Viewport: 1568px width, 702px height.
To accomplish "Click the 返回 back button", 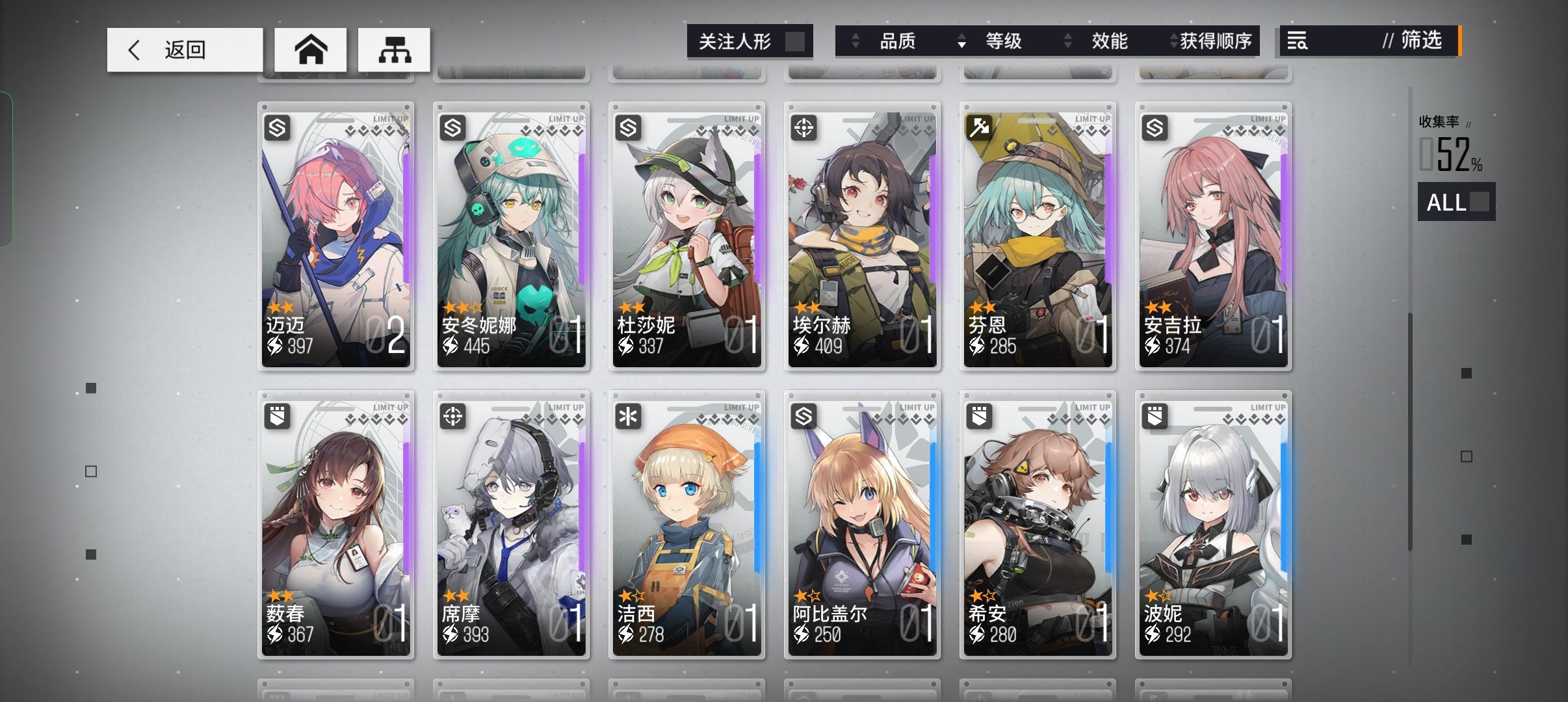I will pos(184,49).
